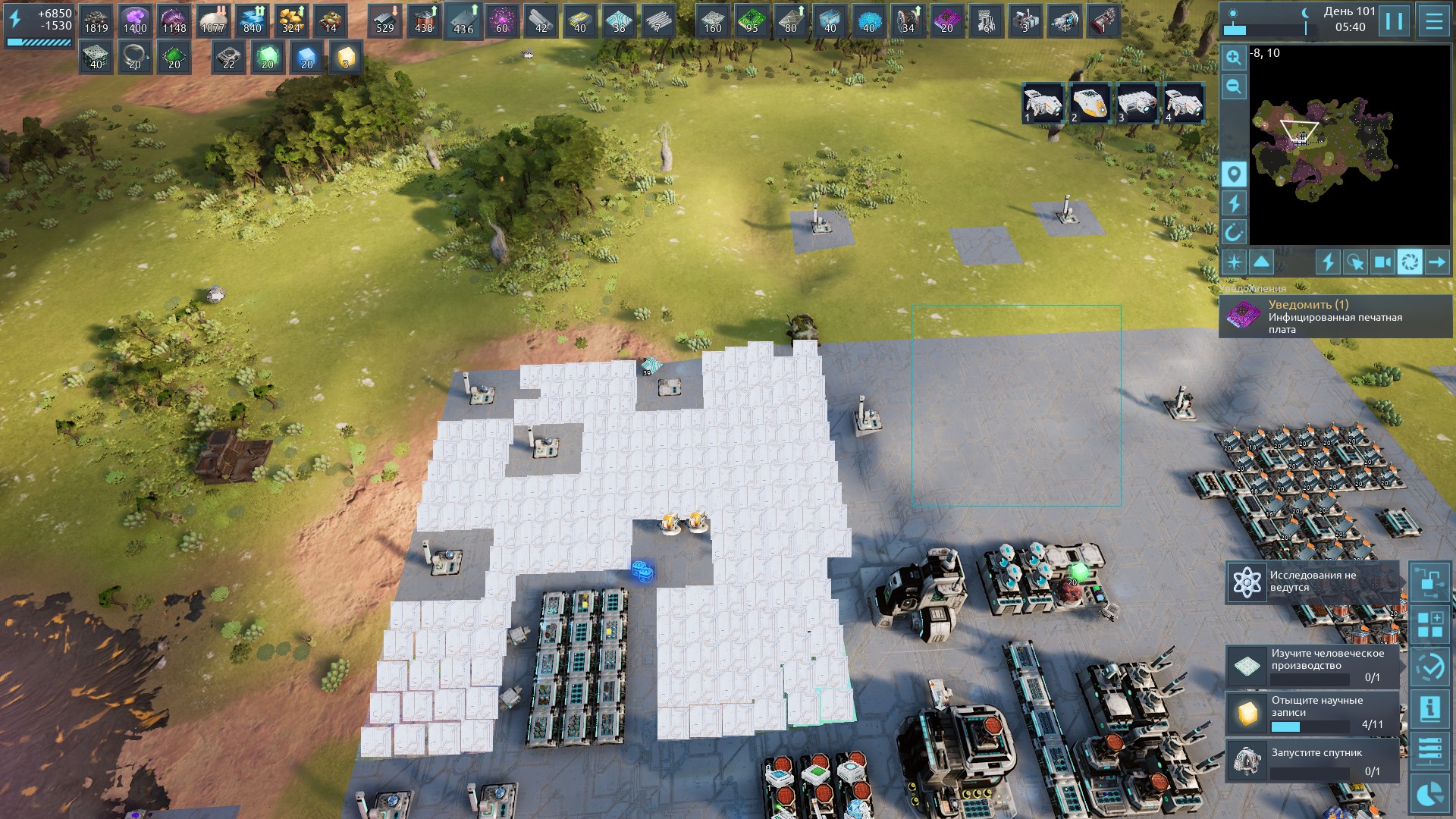The height and width of the screenshot is (819, 1456).
Task: Zoom out on the minimap
Action: tap(1234, 86)
